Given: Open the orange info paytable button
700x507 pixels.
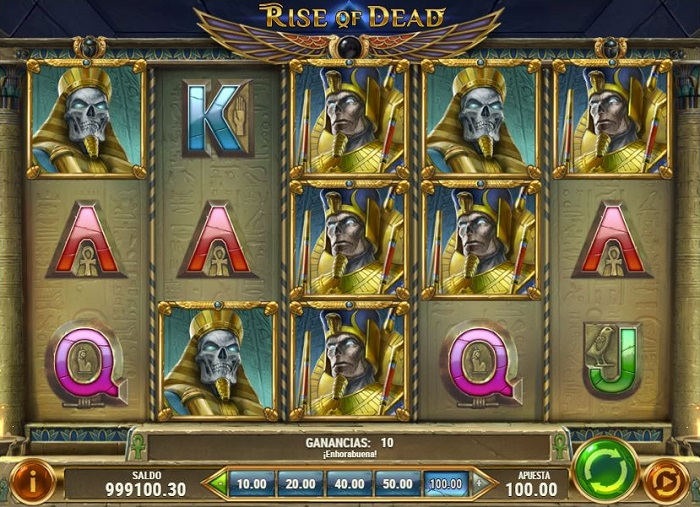Looking at the screenshot, I should click(34, 481).
